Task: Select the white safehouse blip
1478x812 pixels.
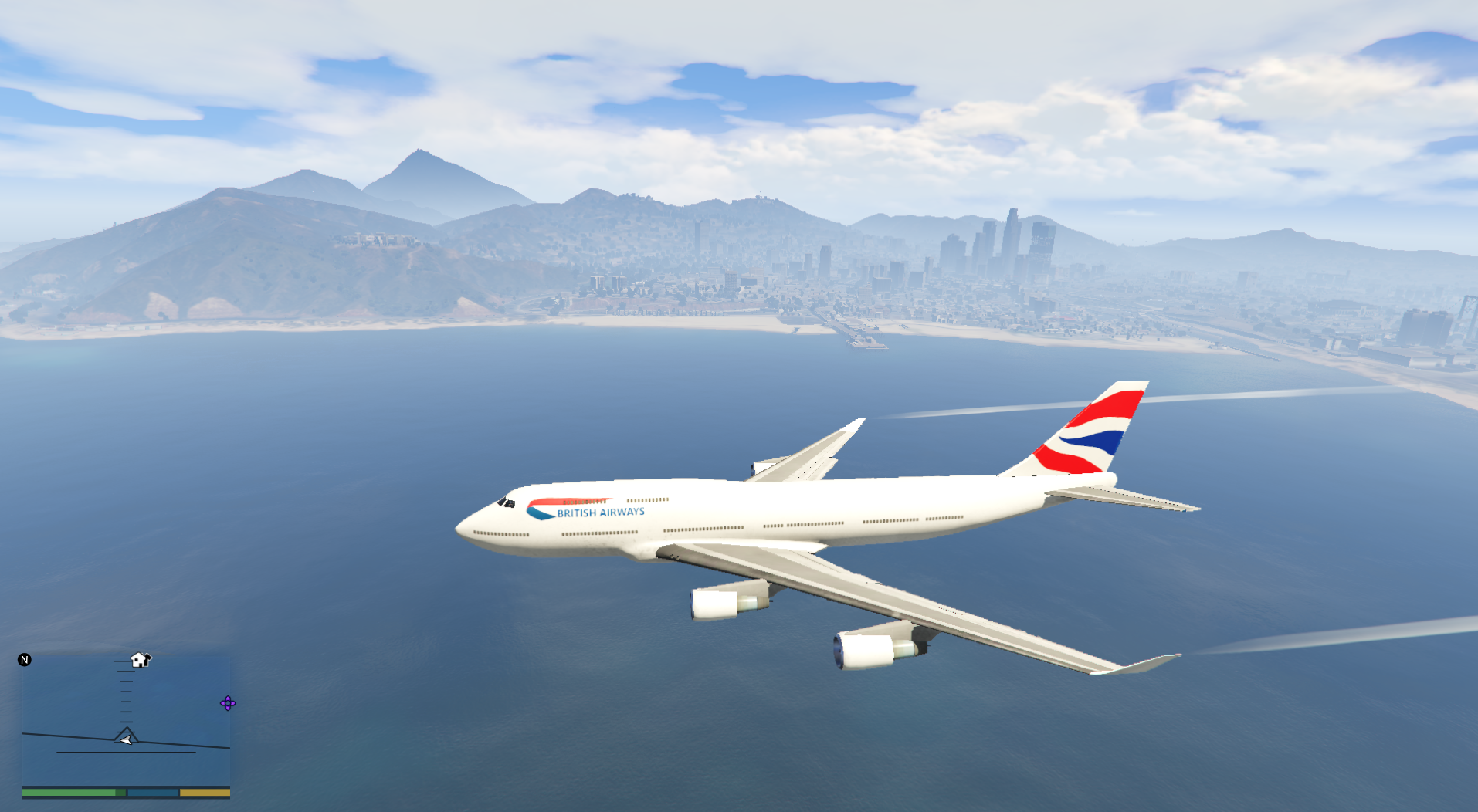Action: click(140, 660)
